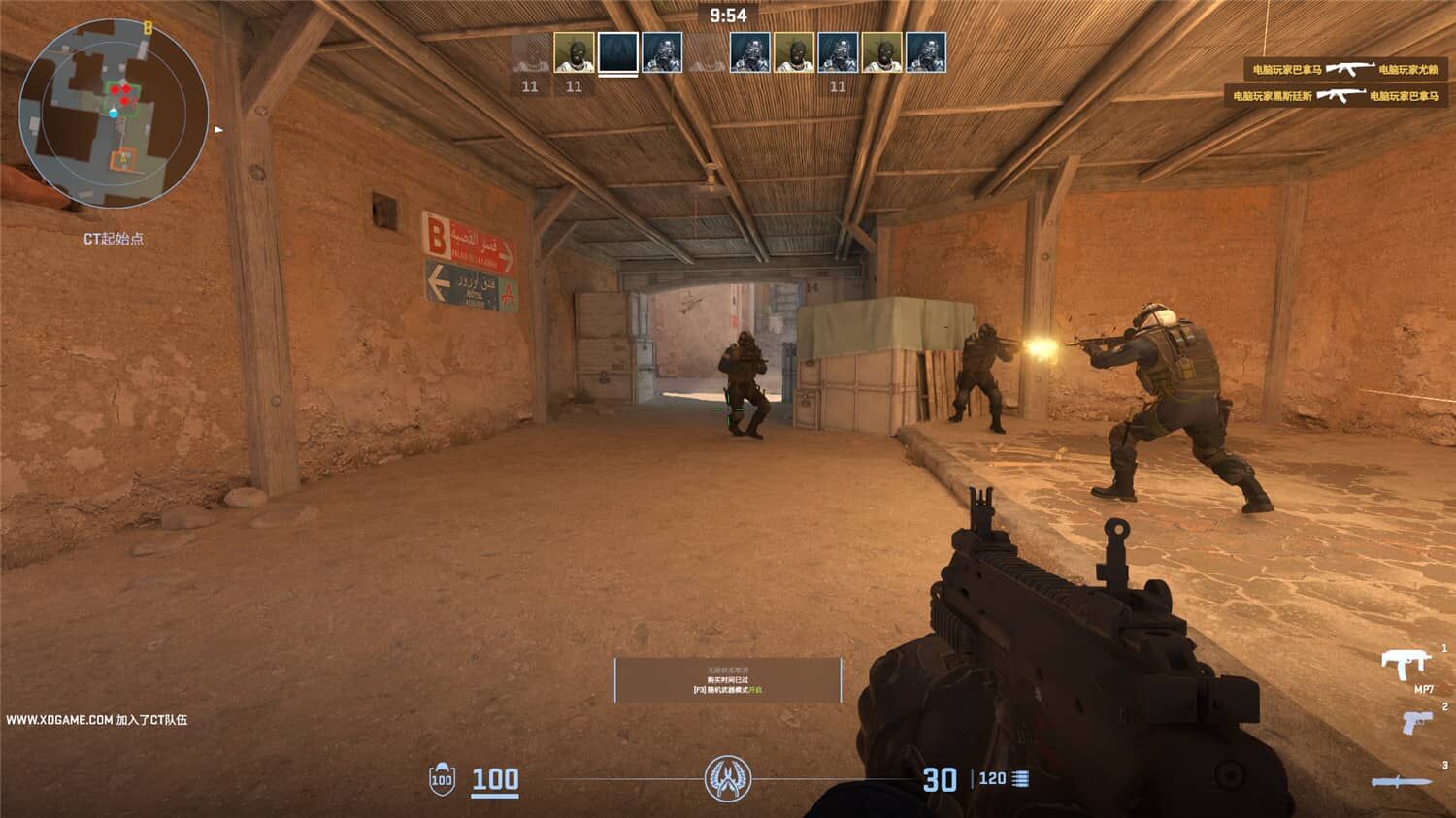Choose the knife slot
1456x818 pixels.
[1400, 781]
